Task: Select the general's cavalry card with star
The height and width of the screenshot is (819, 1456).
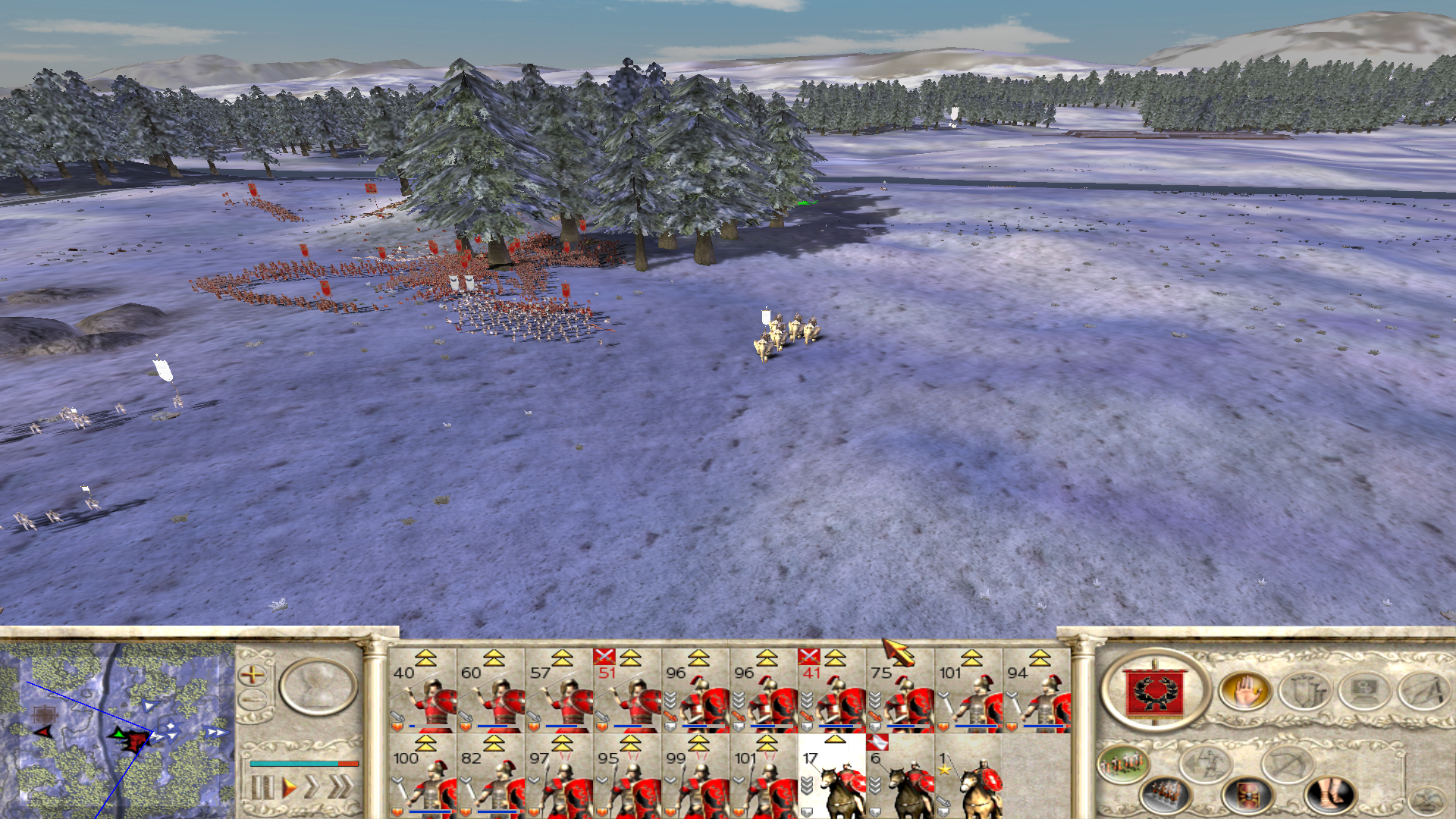Action: pos(968,777)
